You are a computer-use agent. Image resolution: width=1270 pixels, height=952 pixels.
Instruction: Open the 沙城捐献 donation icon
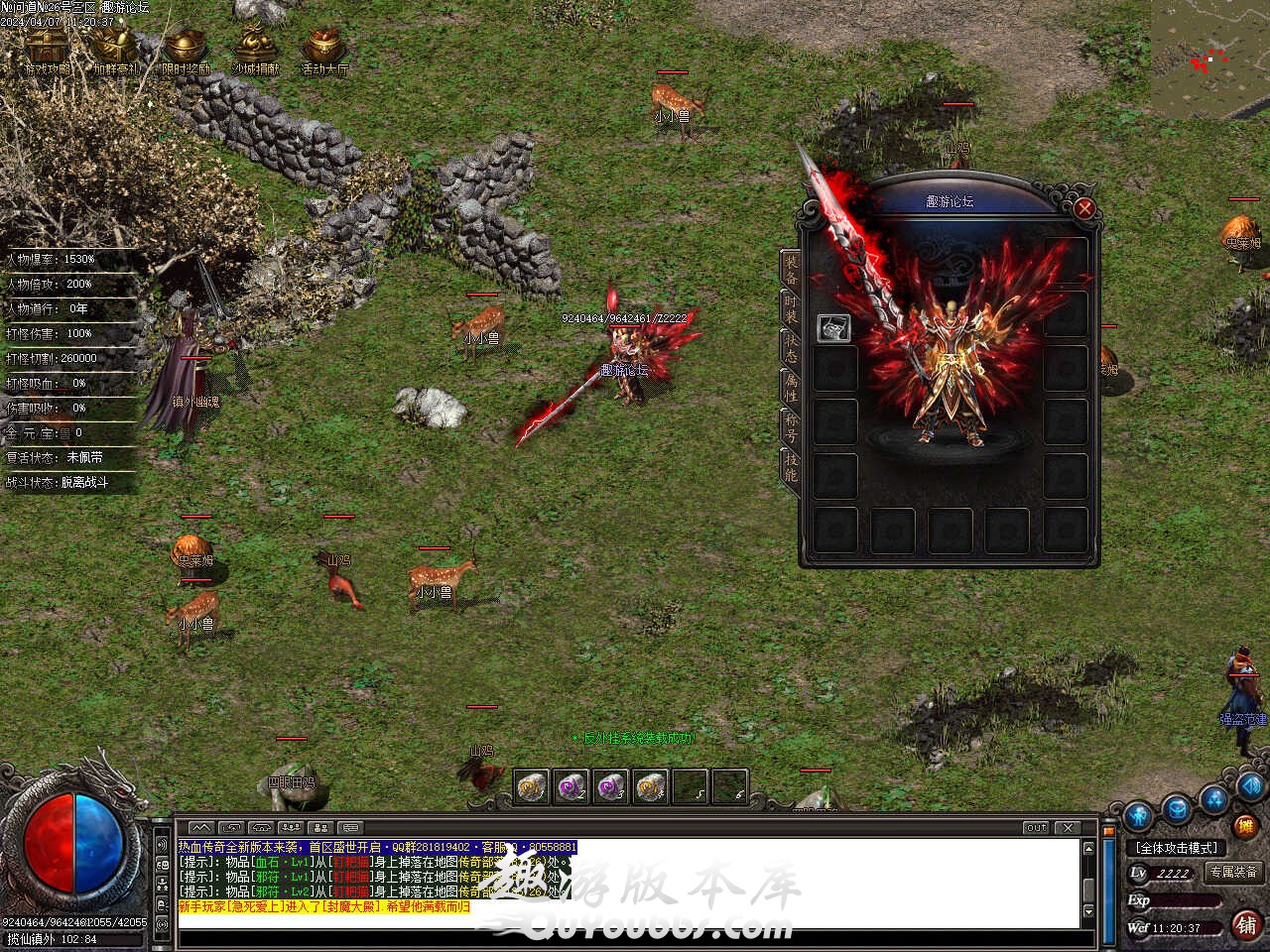(x=255, y=50)
